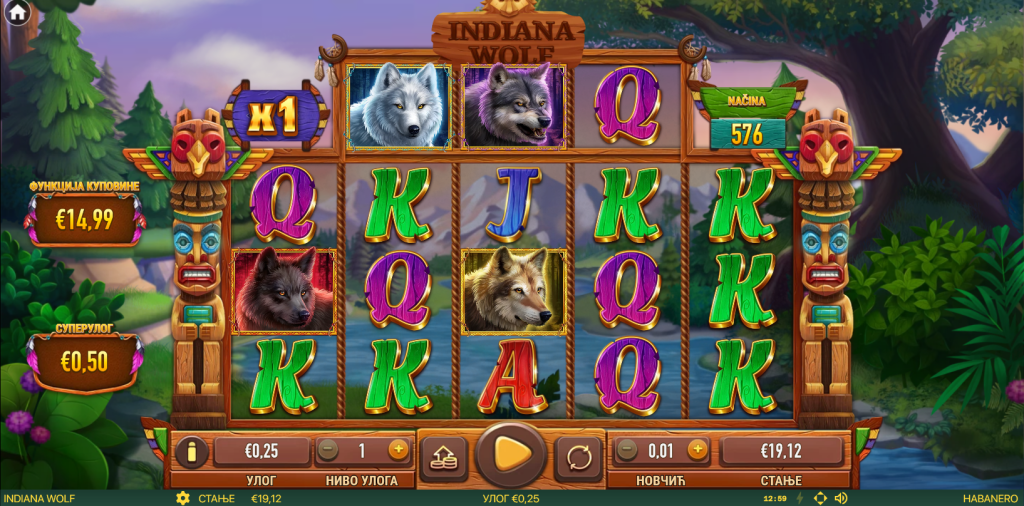Raise the coin value (НОВЧИЋ)
Screen dimensions: 1024x506
click(x=697, y=450)
